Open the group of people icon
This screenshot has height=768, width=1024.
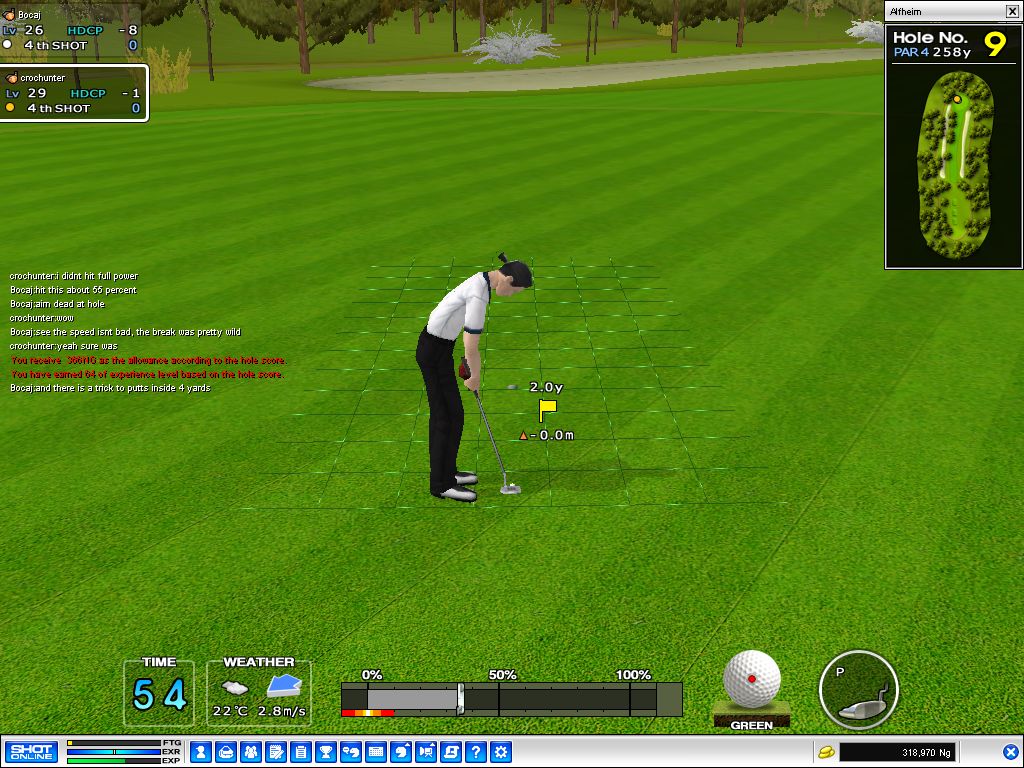(251, 752)
